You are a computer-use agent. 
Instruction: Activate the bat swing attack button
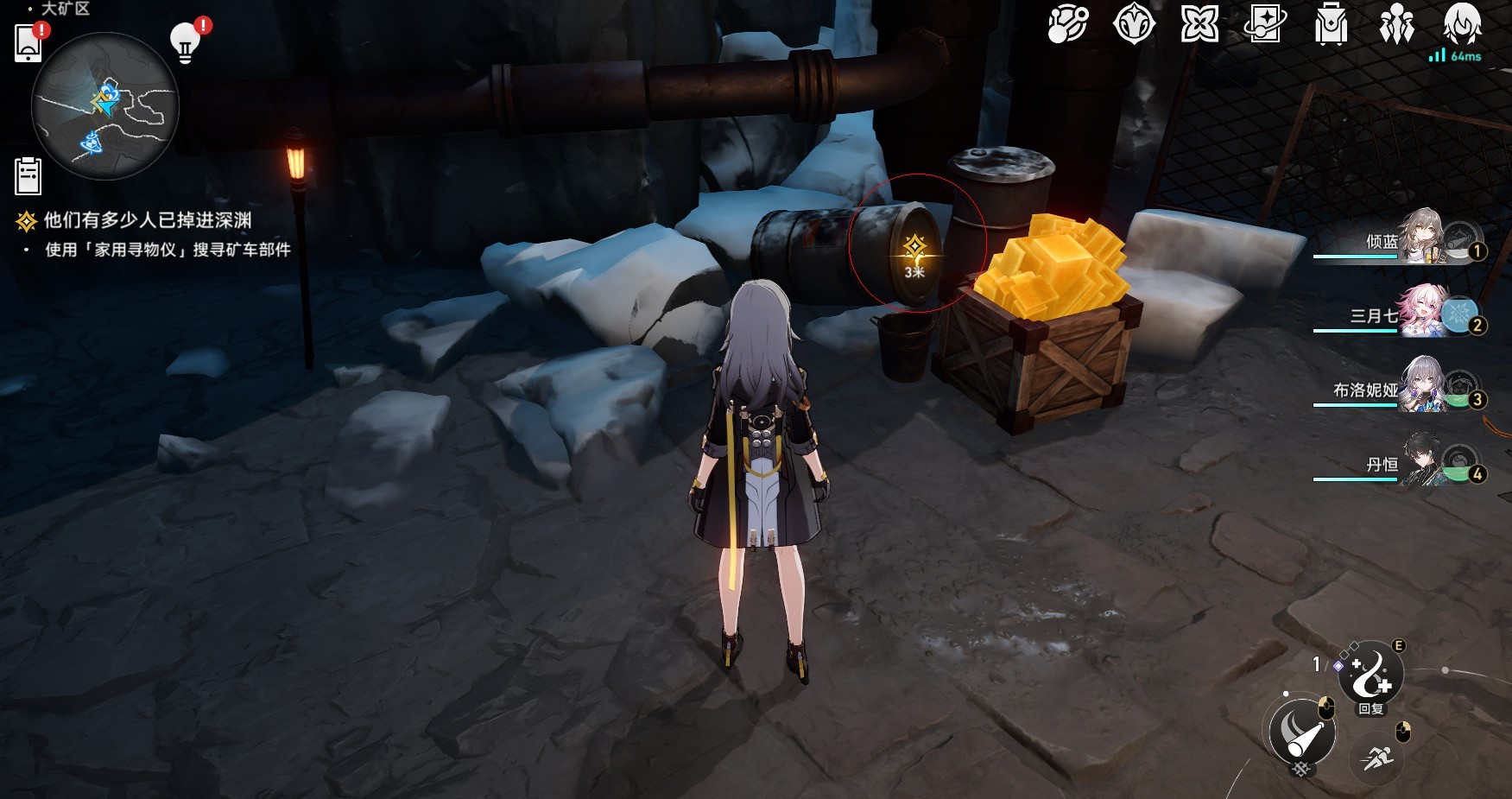tap(1301, 732)
